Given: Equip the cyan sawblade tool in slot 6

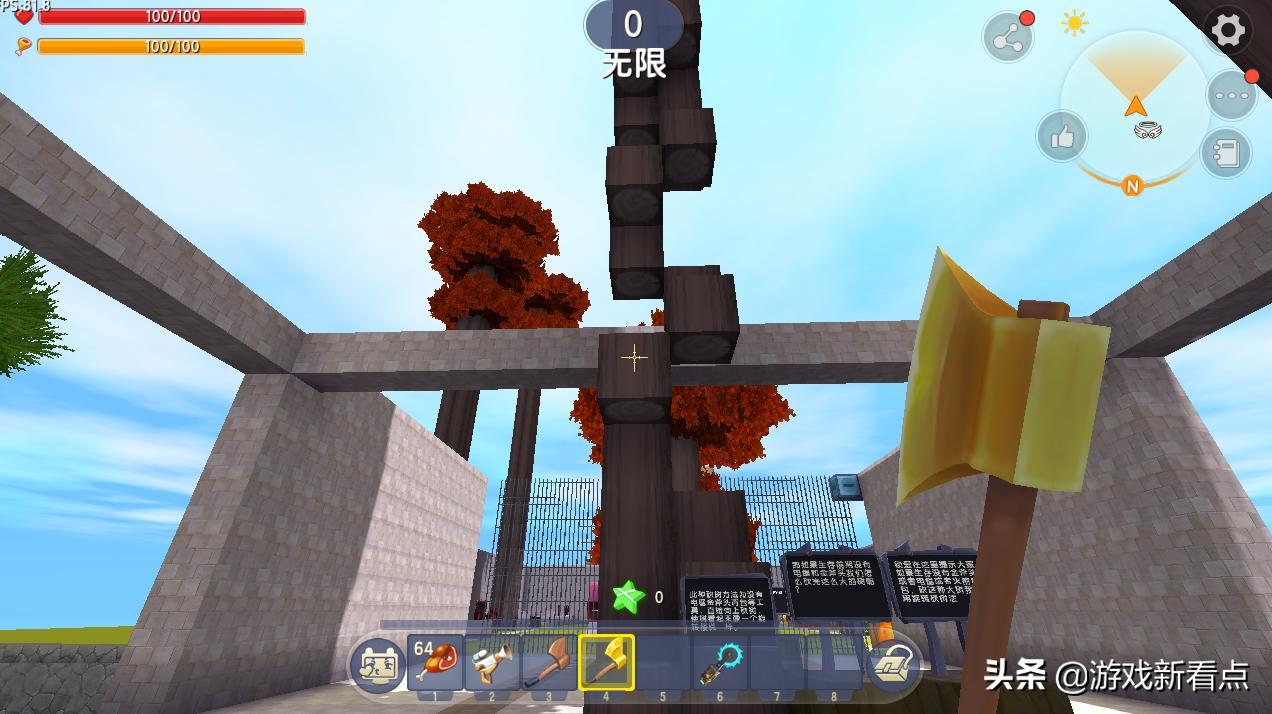Looking at the screenshot, I should [720, 662].
